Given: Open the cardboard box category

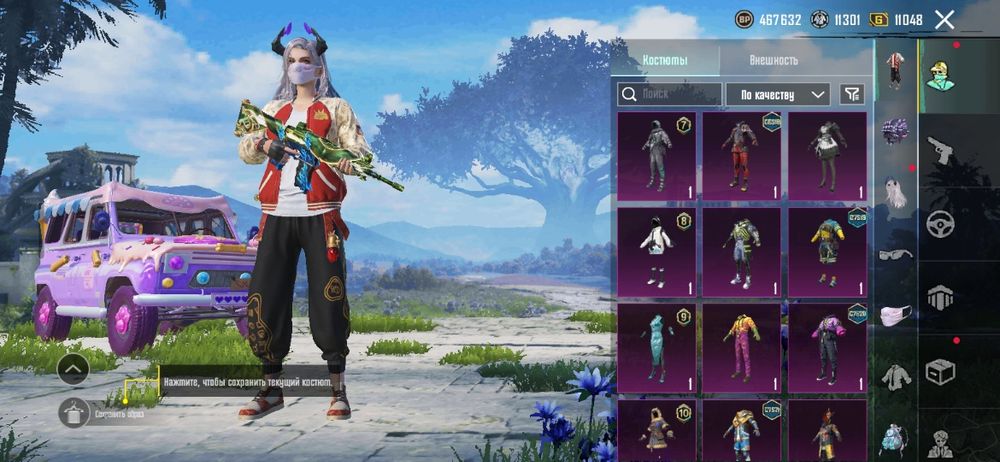Looking at the screenshot, I should pyautogui.click(x=940, y=372).
